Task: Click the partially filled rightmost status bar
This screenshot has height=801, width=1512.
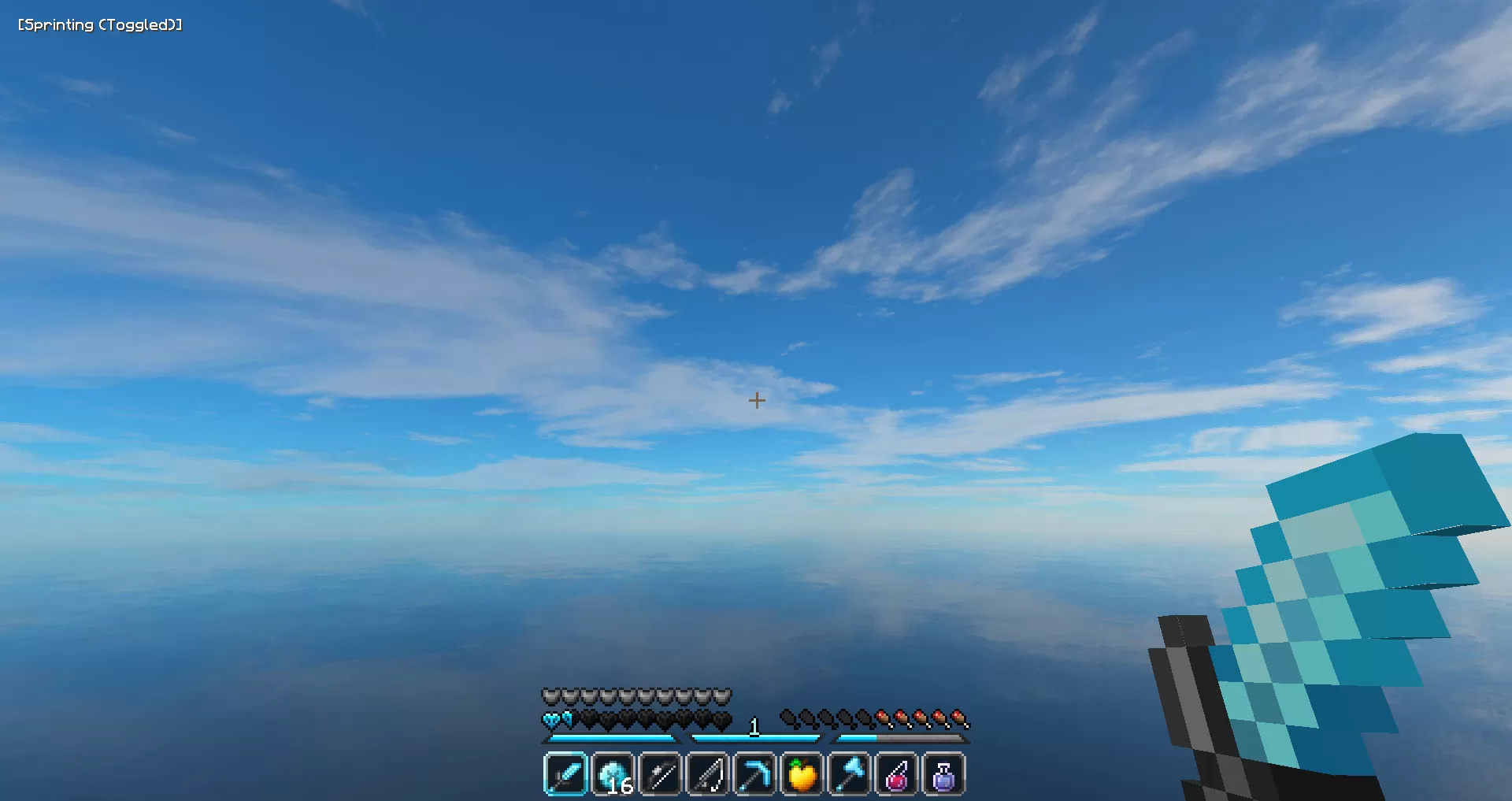Action: 902,739
